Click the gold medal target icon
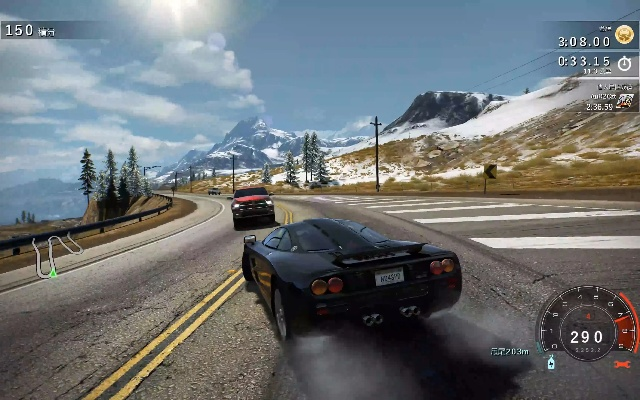This screenshot has height=400, width=640. 625,34
